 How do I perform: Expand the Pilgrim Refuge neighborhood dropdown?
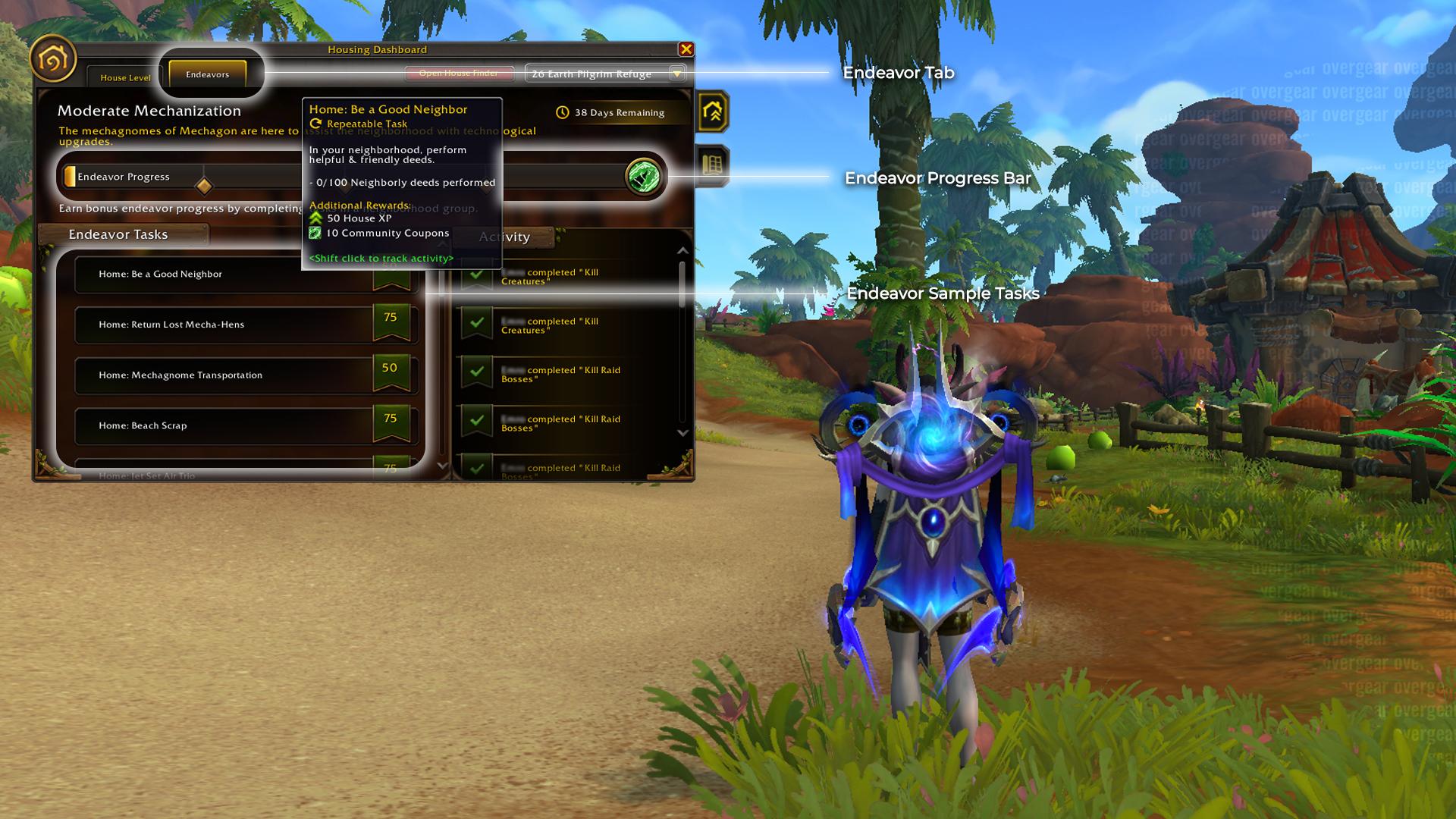point(676,74)
